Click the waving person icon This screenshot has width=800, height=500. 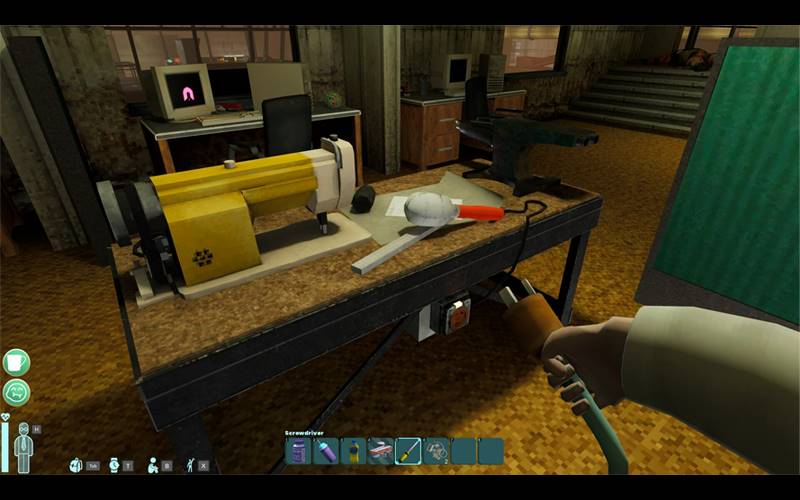pyautogui.click(x=190, y=465)
